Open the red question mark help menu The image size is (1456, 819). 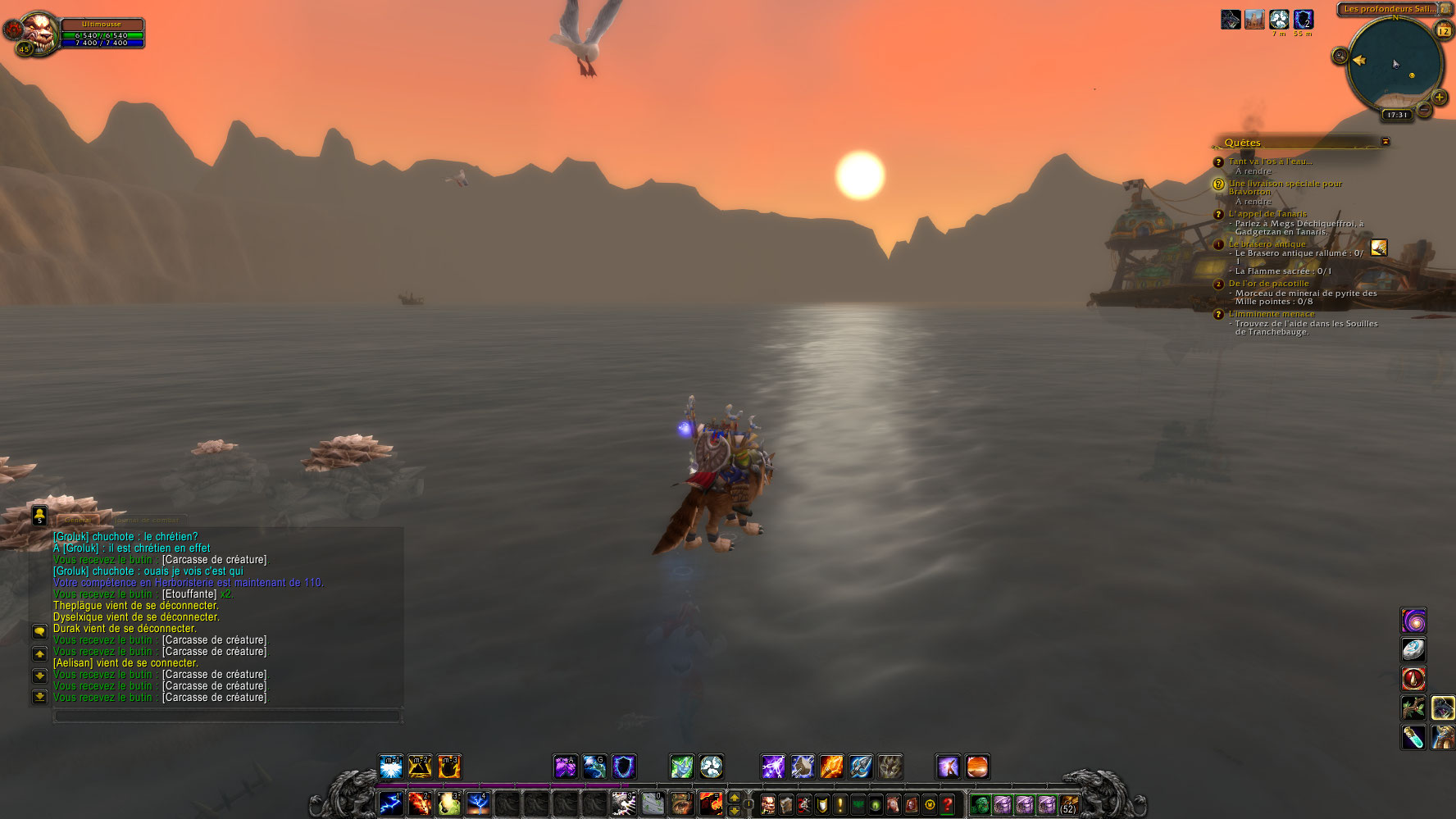click(948, 804)
